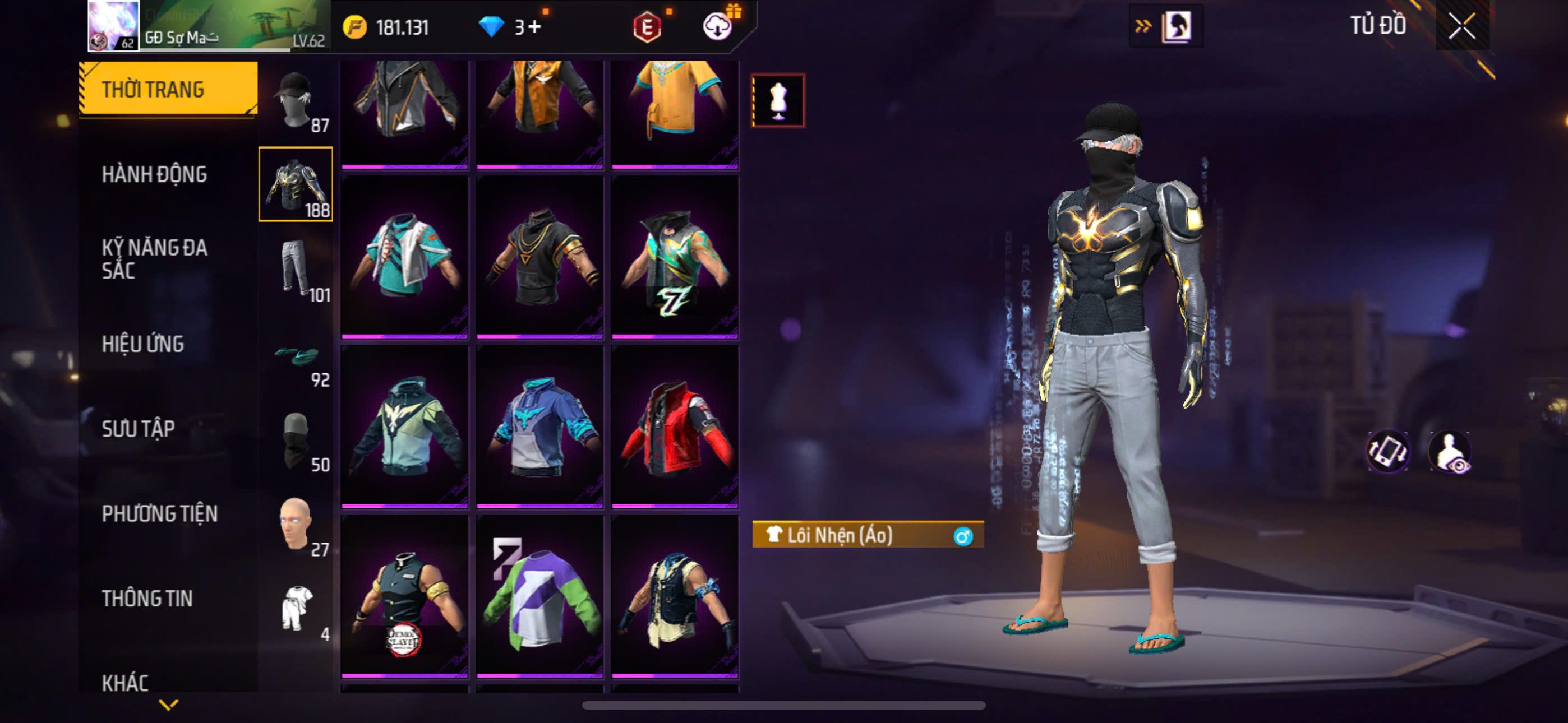
Task: Select the Kỹ Năng Đa Sắc tab
Action: [154, 258]
